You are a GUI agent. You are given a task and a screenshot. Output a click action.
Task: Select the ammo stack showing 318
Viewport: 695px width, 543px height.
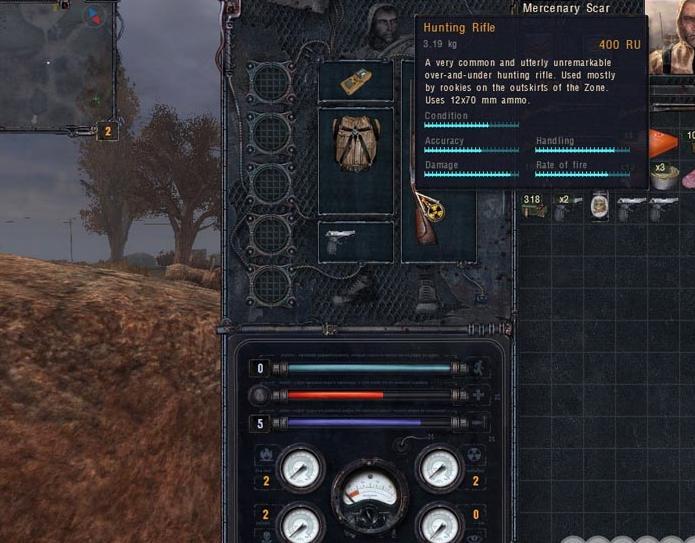pos(533,207)
